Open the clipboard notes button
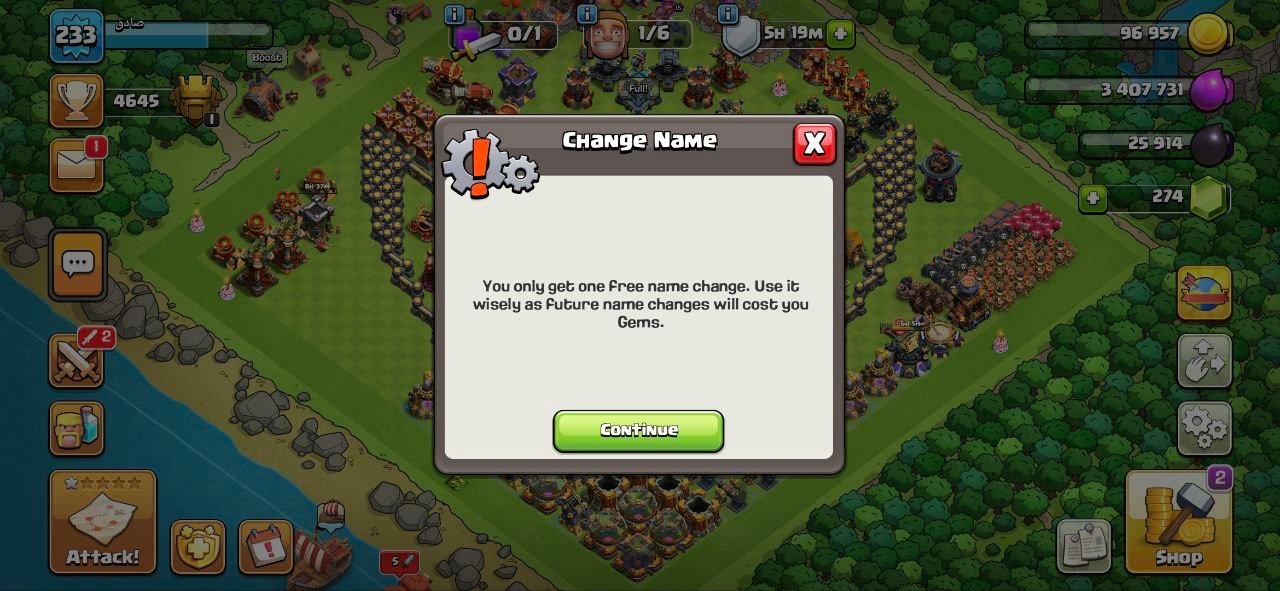Screen dimensions: 1280x591 click(x=1083, y=546)
